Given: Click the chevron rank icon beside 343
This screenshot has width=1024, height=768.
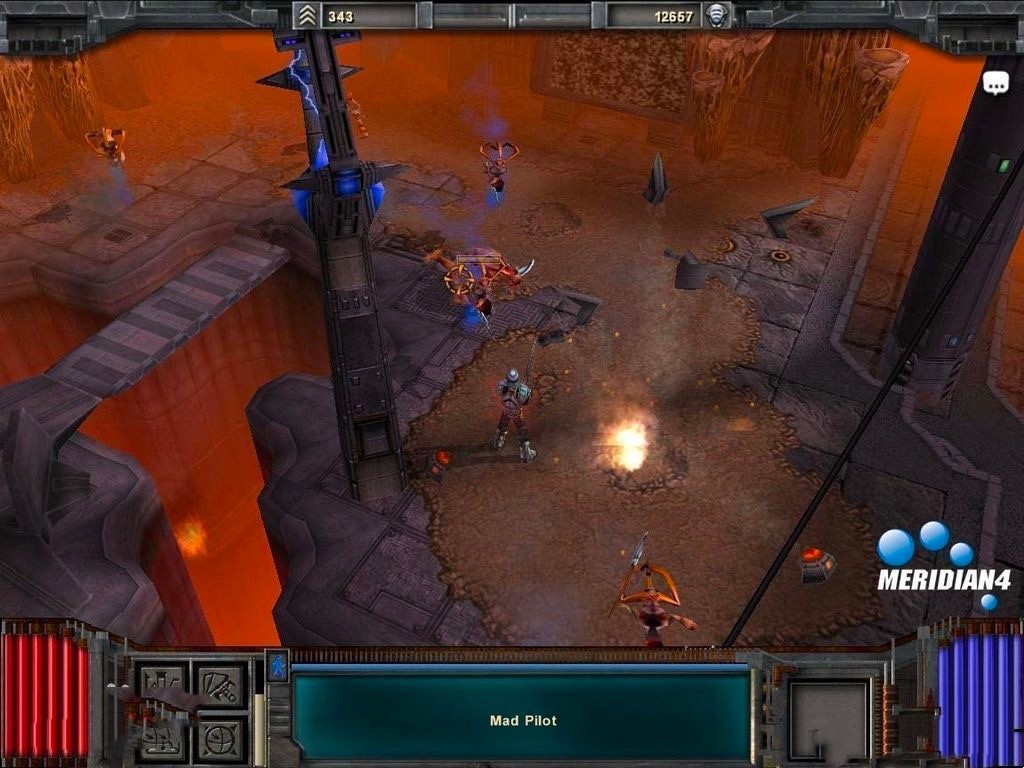Looking at the screenshot, I should [x=307, y=16].
